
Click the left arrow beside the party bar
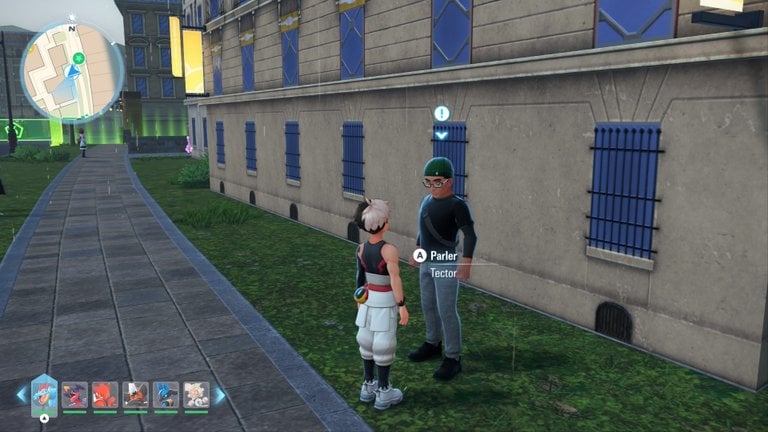pyautogui.click(x=21, y=395)
